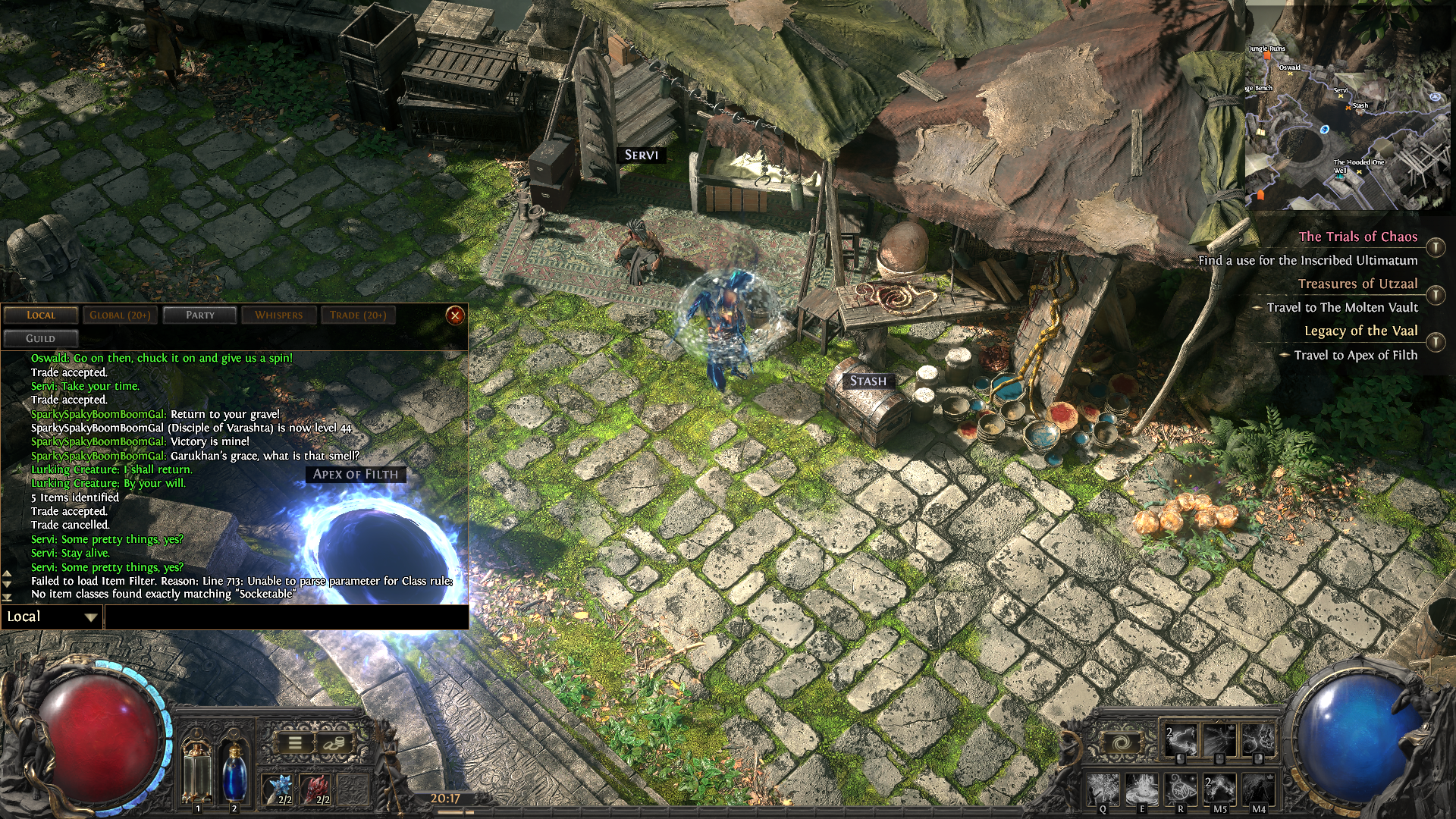Activate the skill bound to Q
The width and height of the screenshot is (1456, 819).
click(x=1103, y=790)
